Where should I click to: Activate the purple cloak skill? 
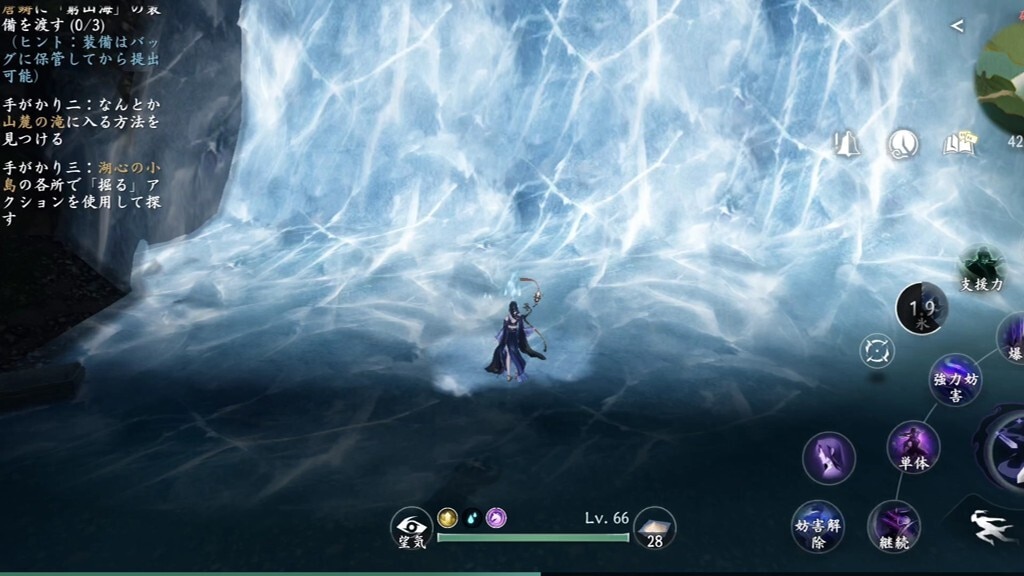[829, 458]
